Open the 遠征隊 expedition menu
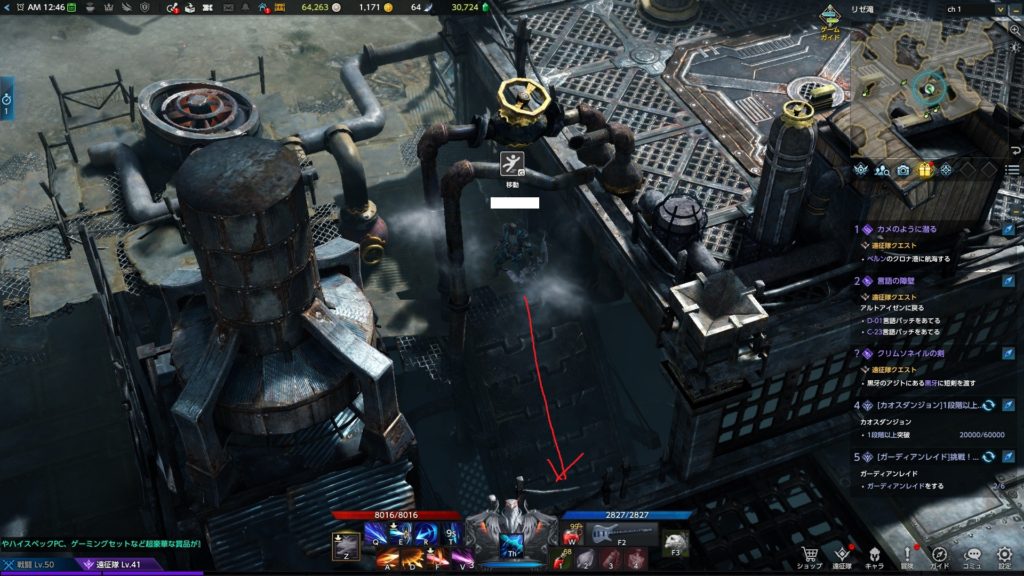Image resolution: width=1024 pixels, height=576 pixels. [842, 555]
